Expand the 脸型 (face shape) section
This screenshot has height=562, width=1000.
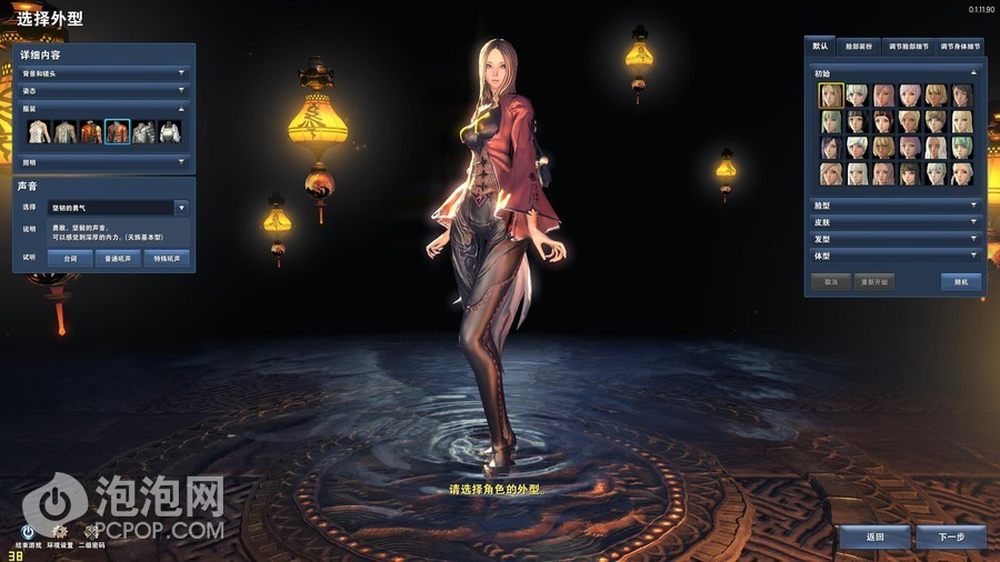click(x=895, y=205)
